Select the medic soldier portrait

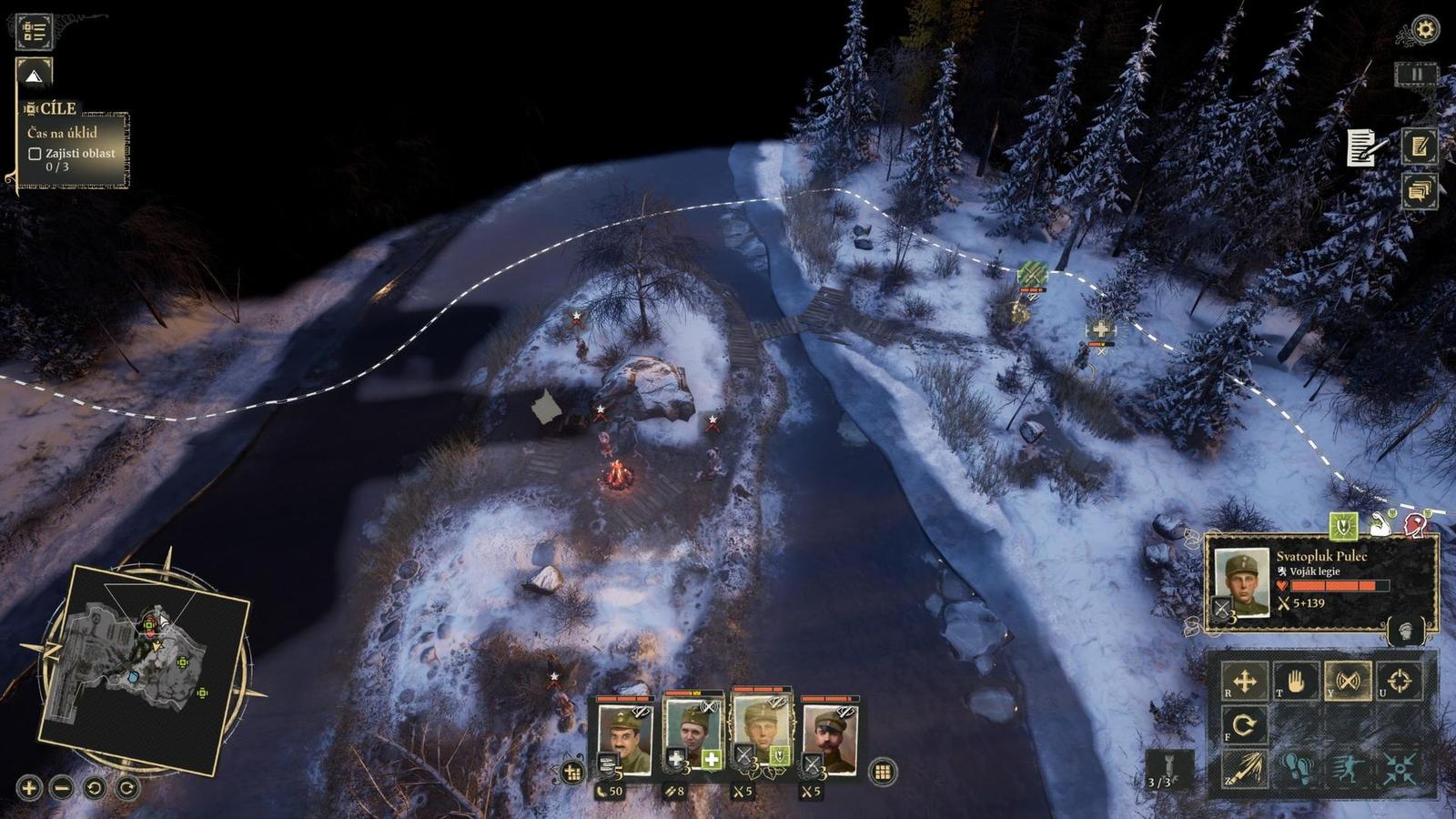(693, 735)
